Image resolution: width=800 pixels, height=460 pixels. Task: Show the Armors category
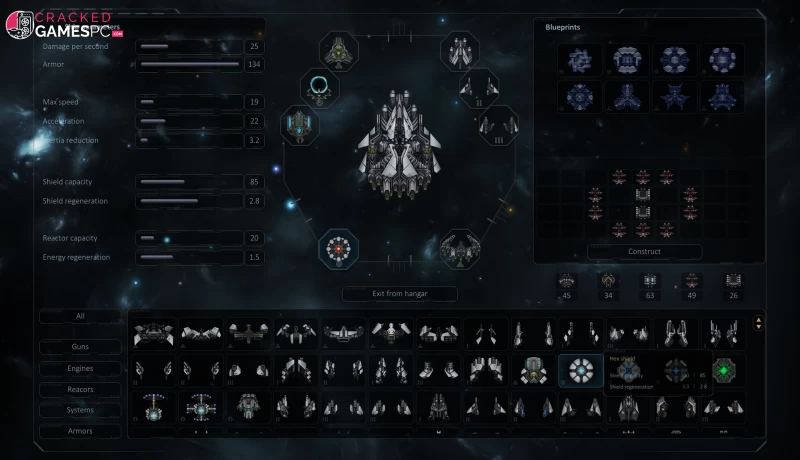[80, 431]
